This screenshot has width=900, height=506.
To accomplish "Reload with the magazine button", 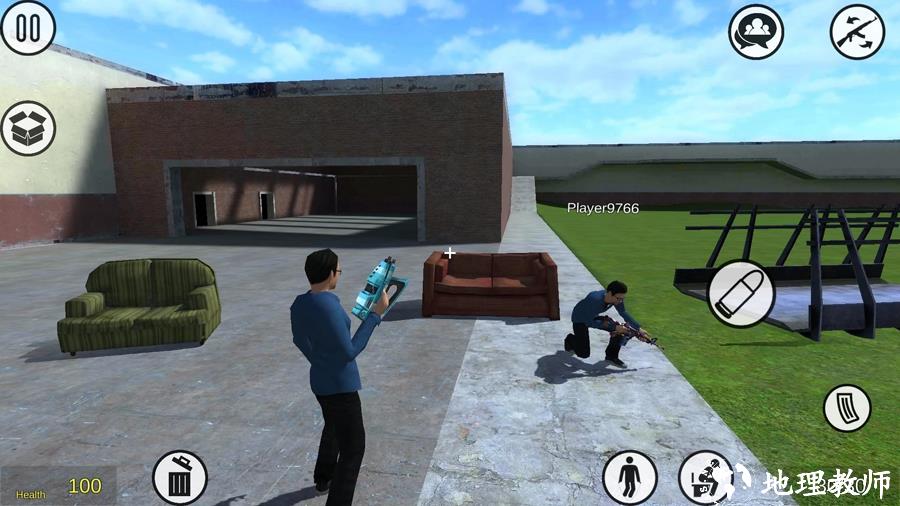I will point(847,408).
